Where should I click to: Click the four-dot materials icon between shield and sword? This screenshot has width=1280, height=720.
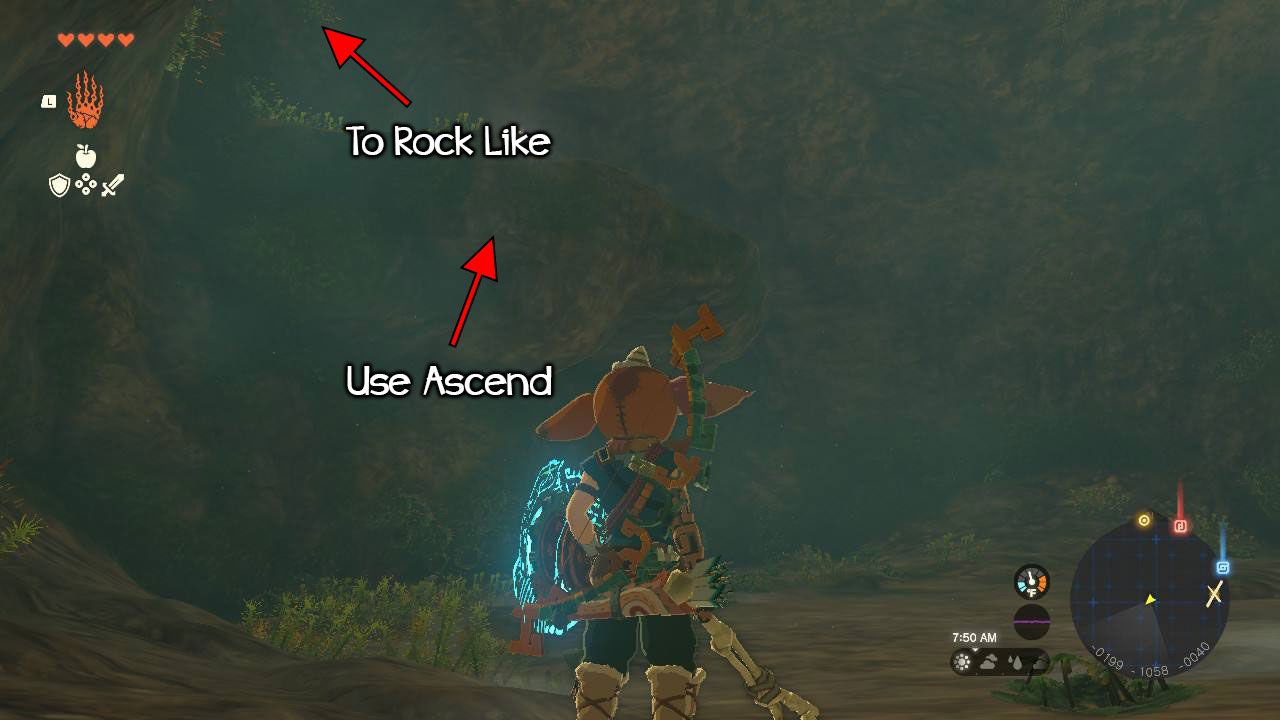(85, 184)
